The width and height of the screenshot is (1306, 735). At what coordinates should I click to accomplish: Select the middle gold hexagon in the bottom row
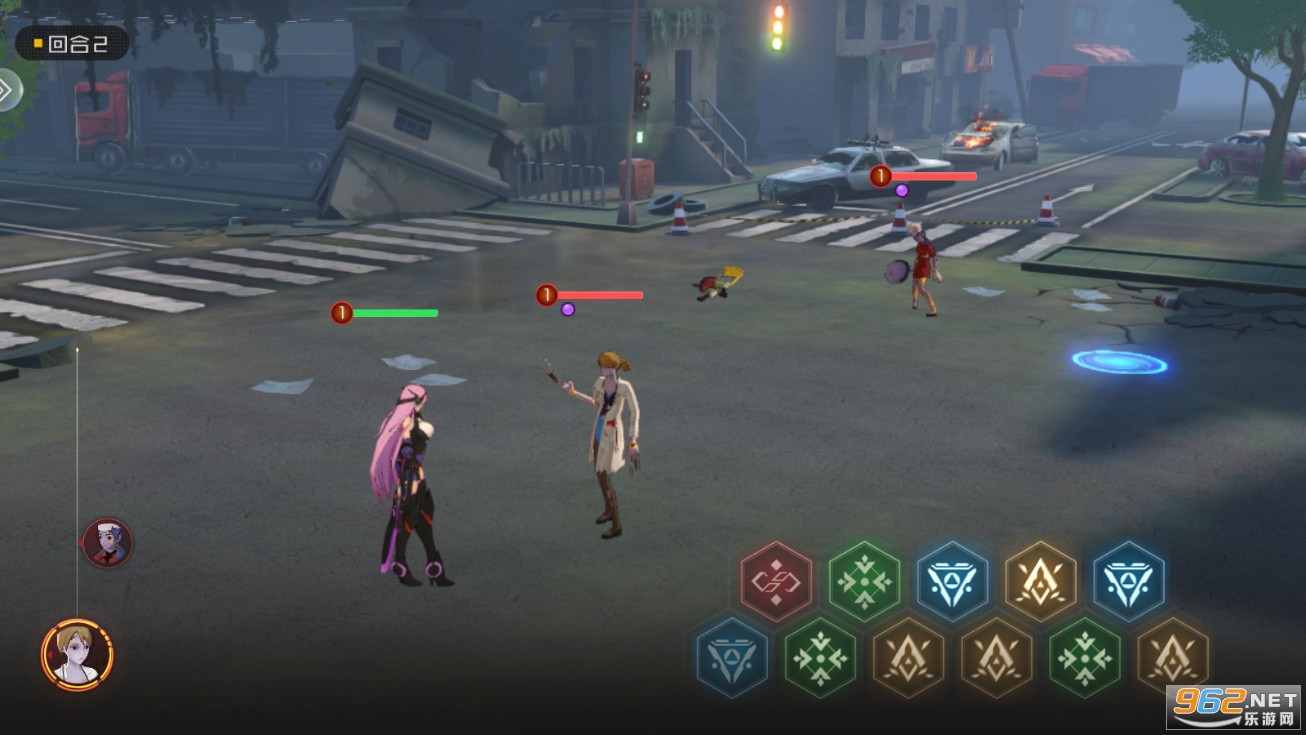(996, 657)
